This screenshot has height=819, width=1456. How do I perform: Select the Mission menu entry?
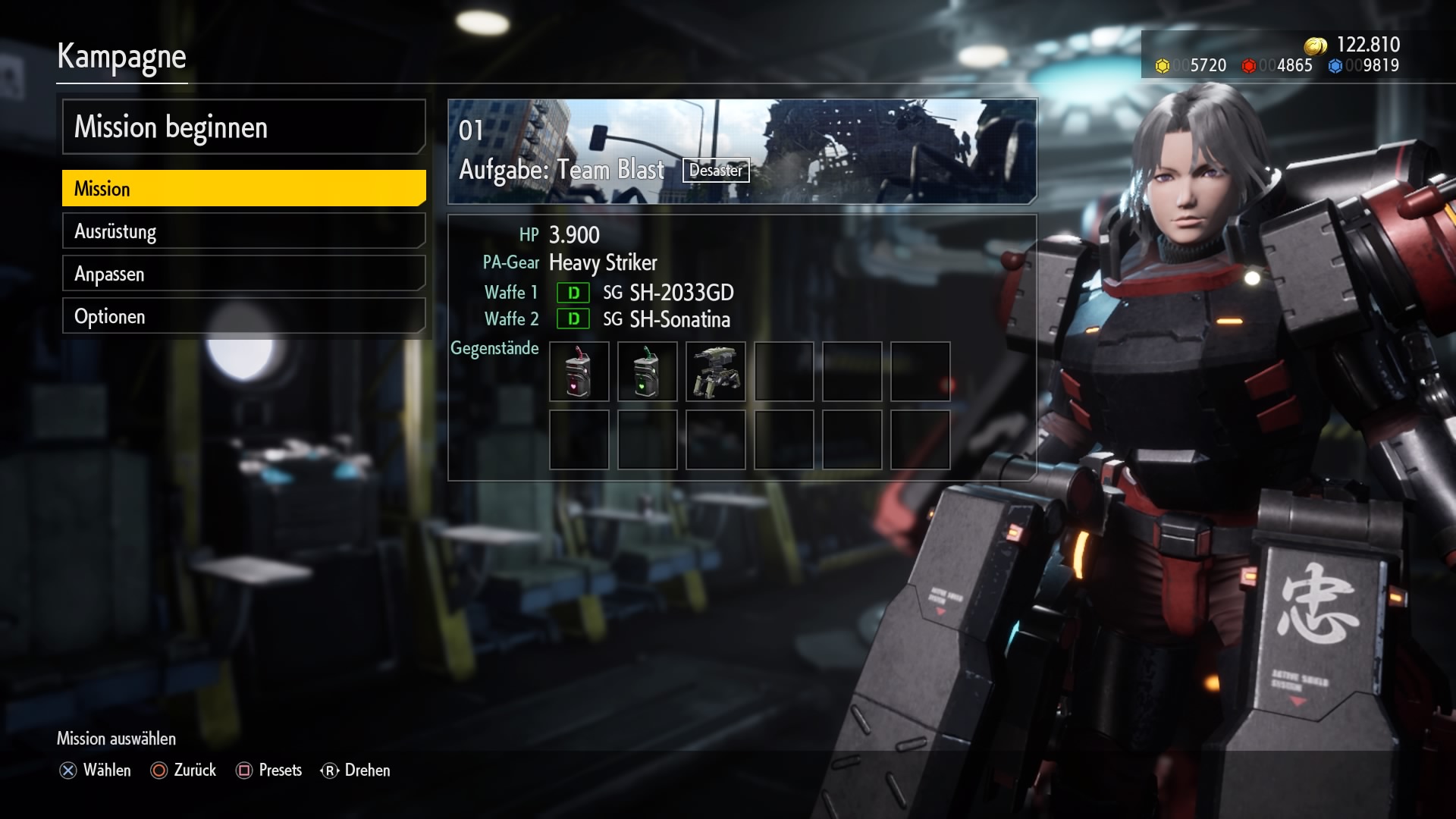[243, 189]
